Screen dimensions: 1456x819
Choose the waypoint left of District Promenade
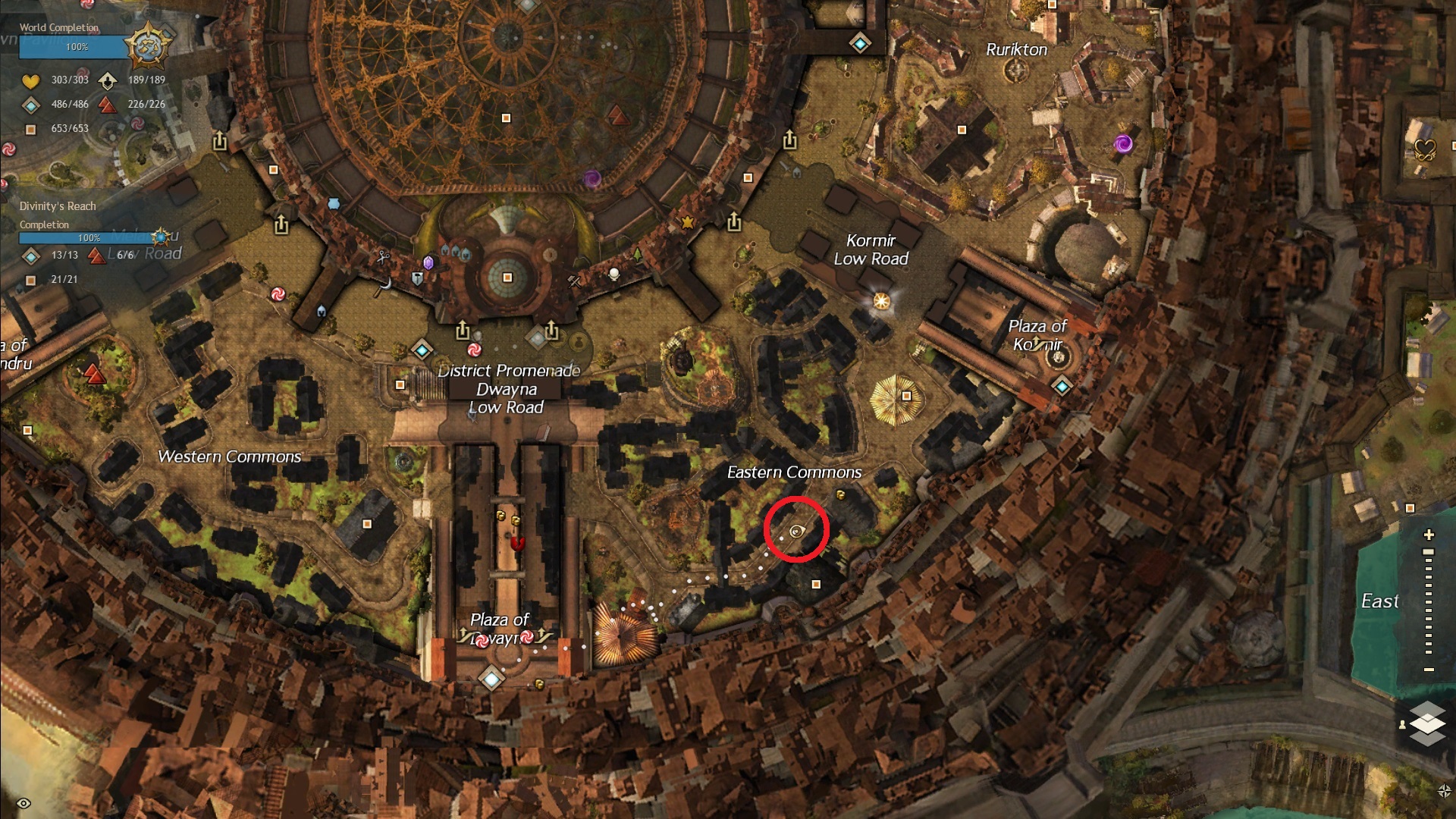[x=422, y=350]
